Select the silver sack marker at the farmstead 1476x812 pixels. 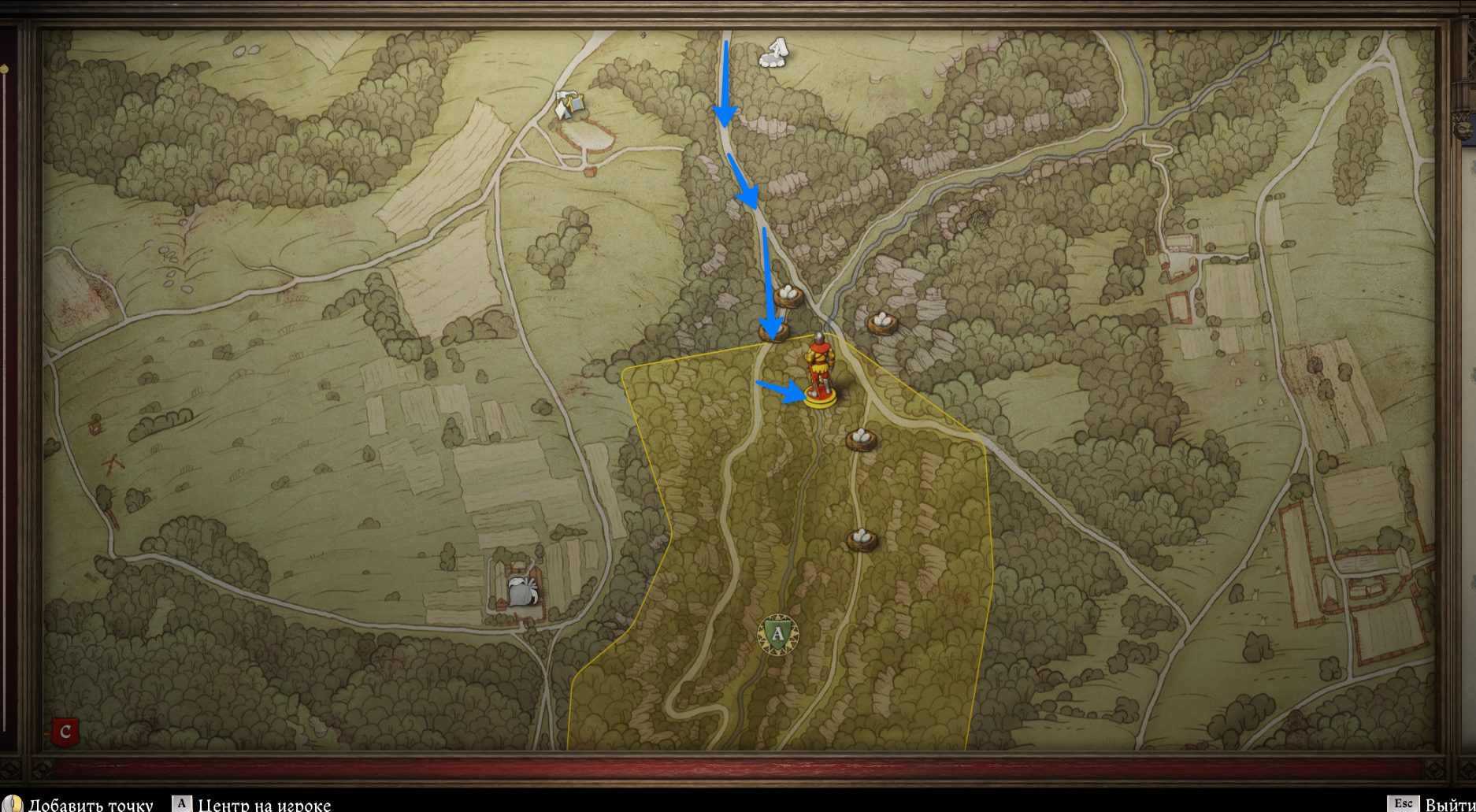pos(524,591)
